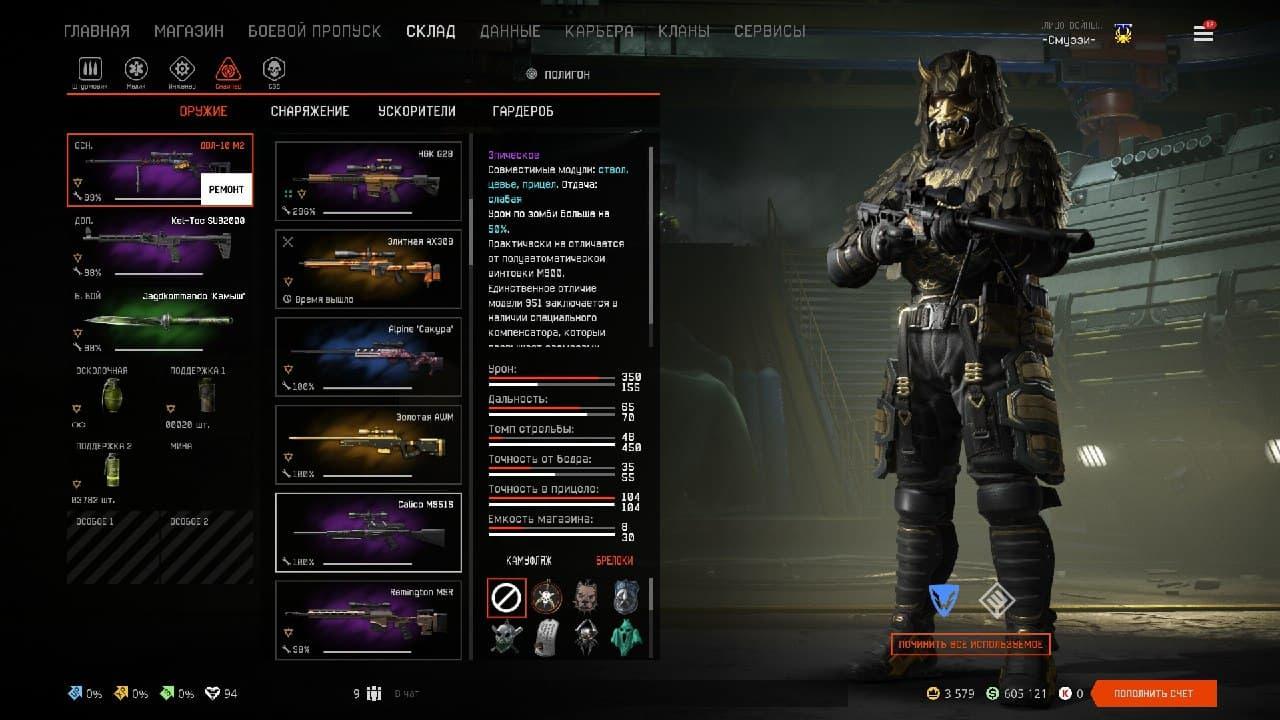The height and width of the screenshot is (720, 1280).
Task: Open the Кланы menu
Action: [x=684, y=31]
